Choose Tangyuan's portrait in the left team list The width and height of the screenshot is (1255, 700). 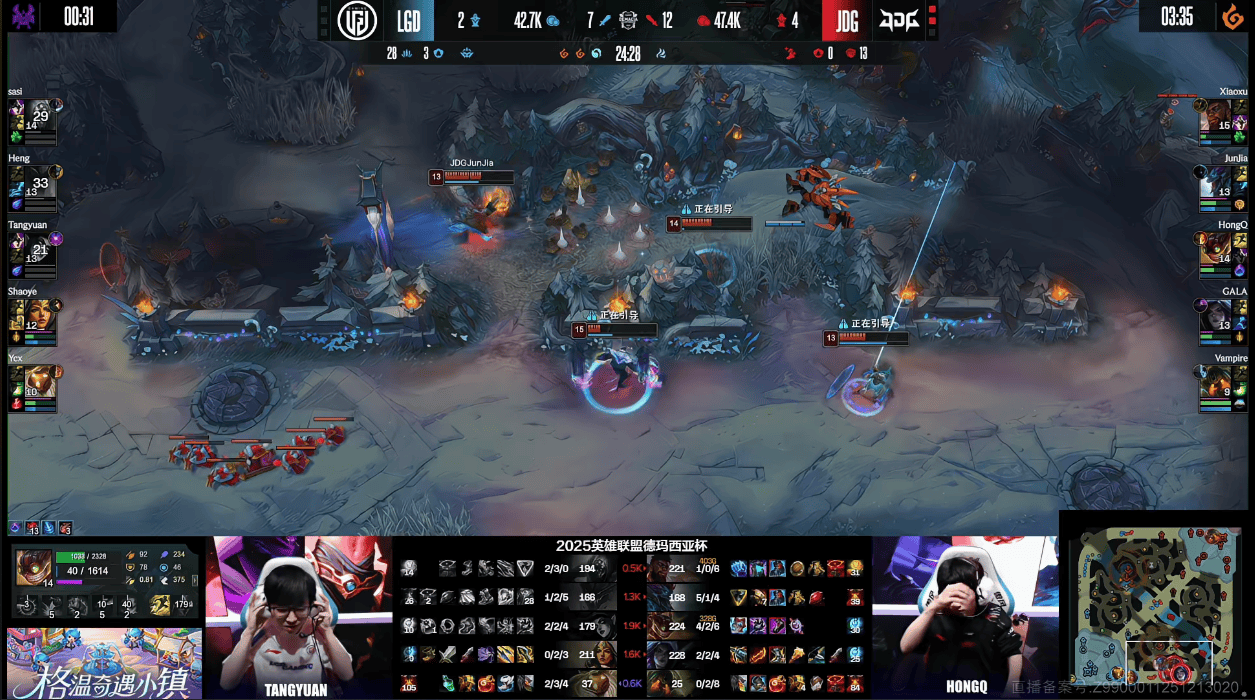pyautogui.click(x=22, y=247)
